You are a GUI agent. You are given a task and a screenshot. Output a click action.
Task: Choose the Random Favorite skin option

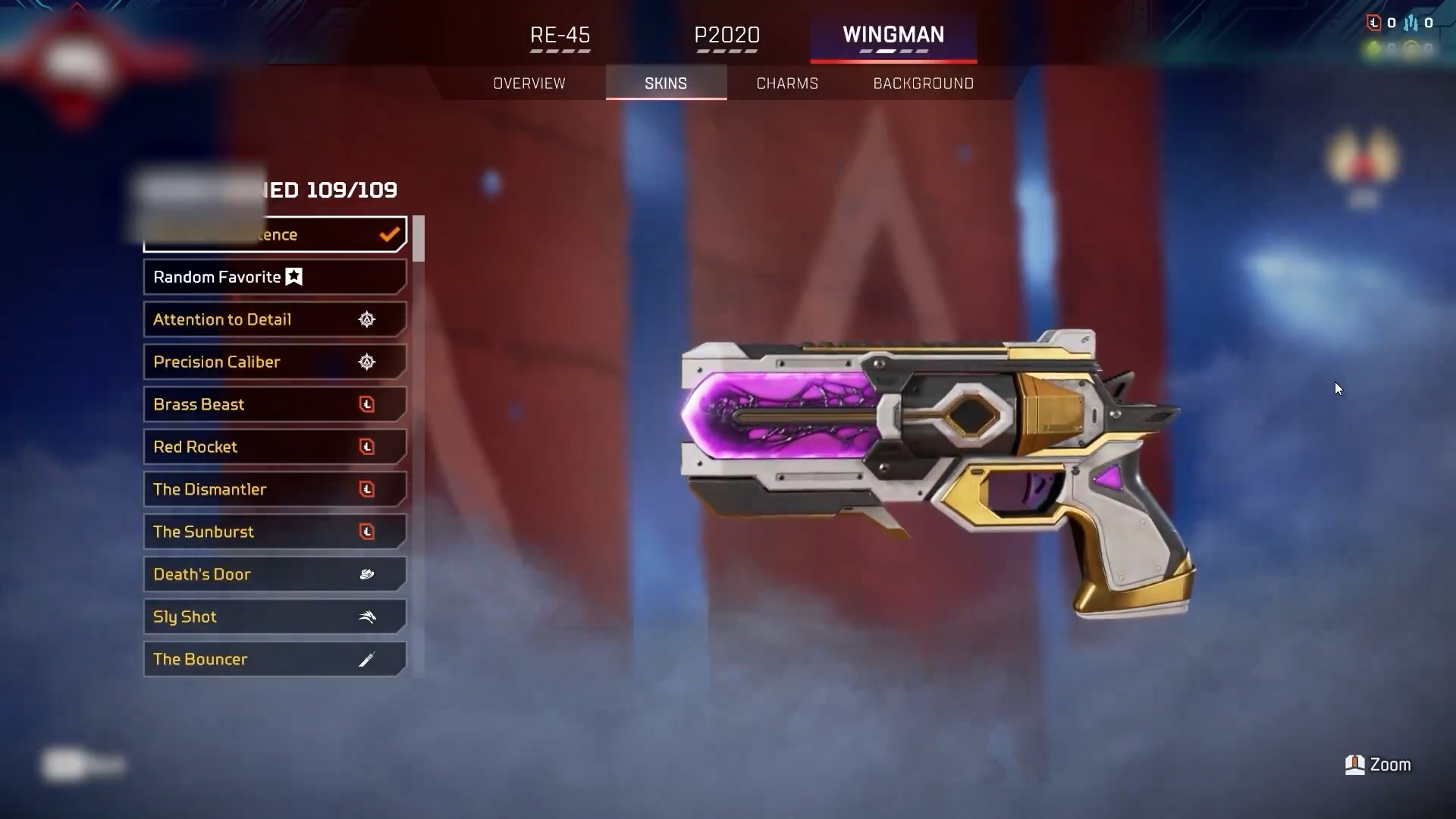[275, 278]
